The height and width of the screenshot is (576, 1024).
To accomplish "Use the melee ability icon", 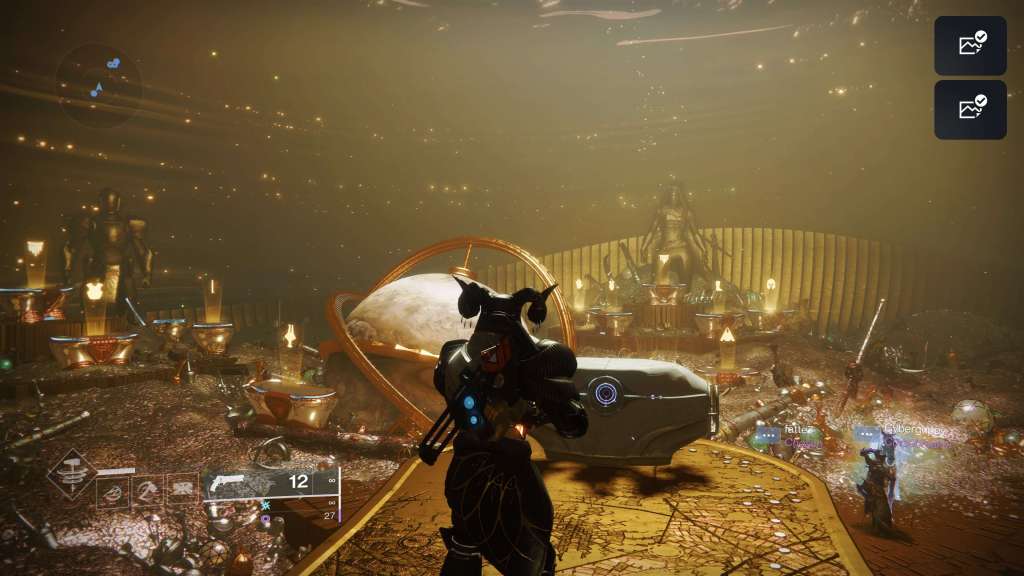I will pyautogui.click(x=147, y=488).
